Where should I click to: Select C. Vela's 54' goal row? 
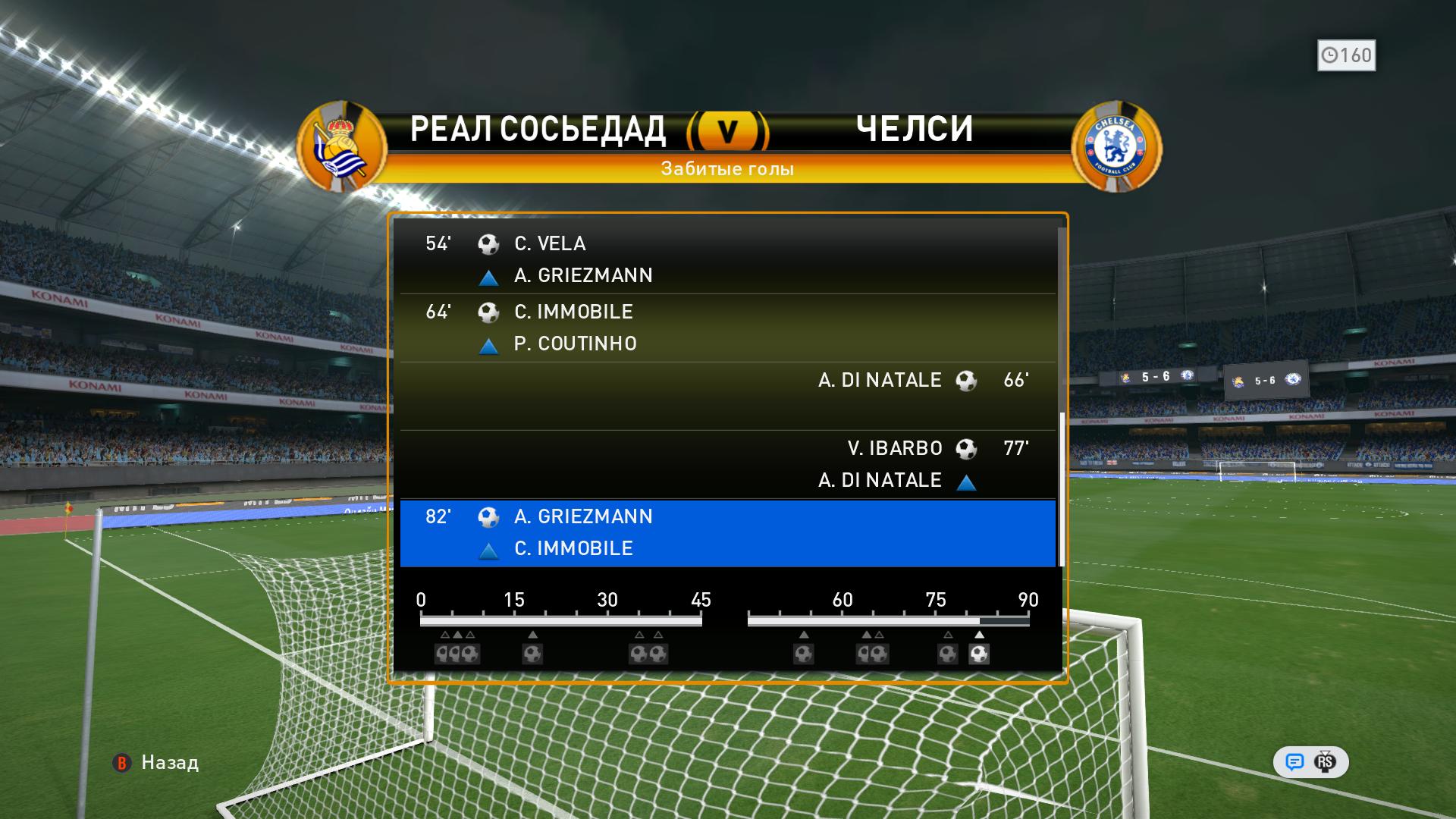(726, 259)
